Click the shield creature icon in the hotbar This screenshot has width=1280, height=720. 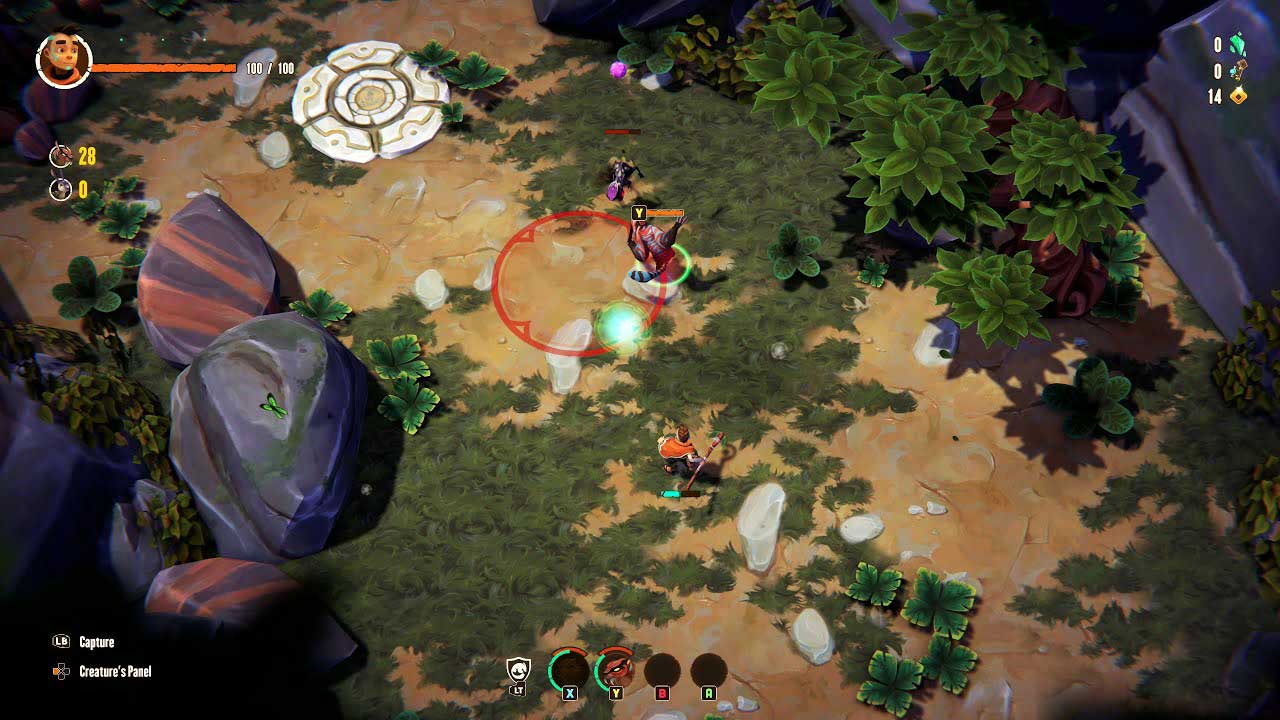[518, 669]
